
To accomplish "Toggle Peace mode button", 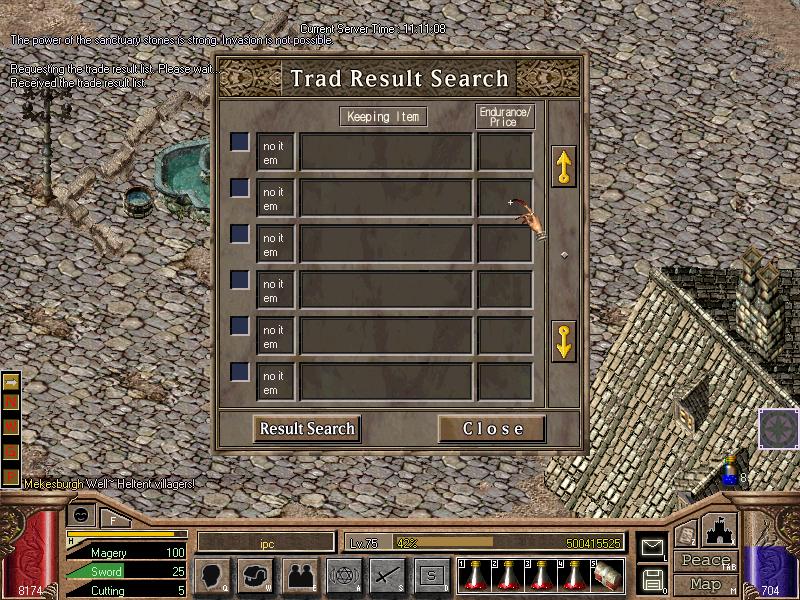I will pyautogui.click(x=705, y=561).
